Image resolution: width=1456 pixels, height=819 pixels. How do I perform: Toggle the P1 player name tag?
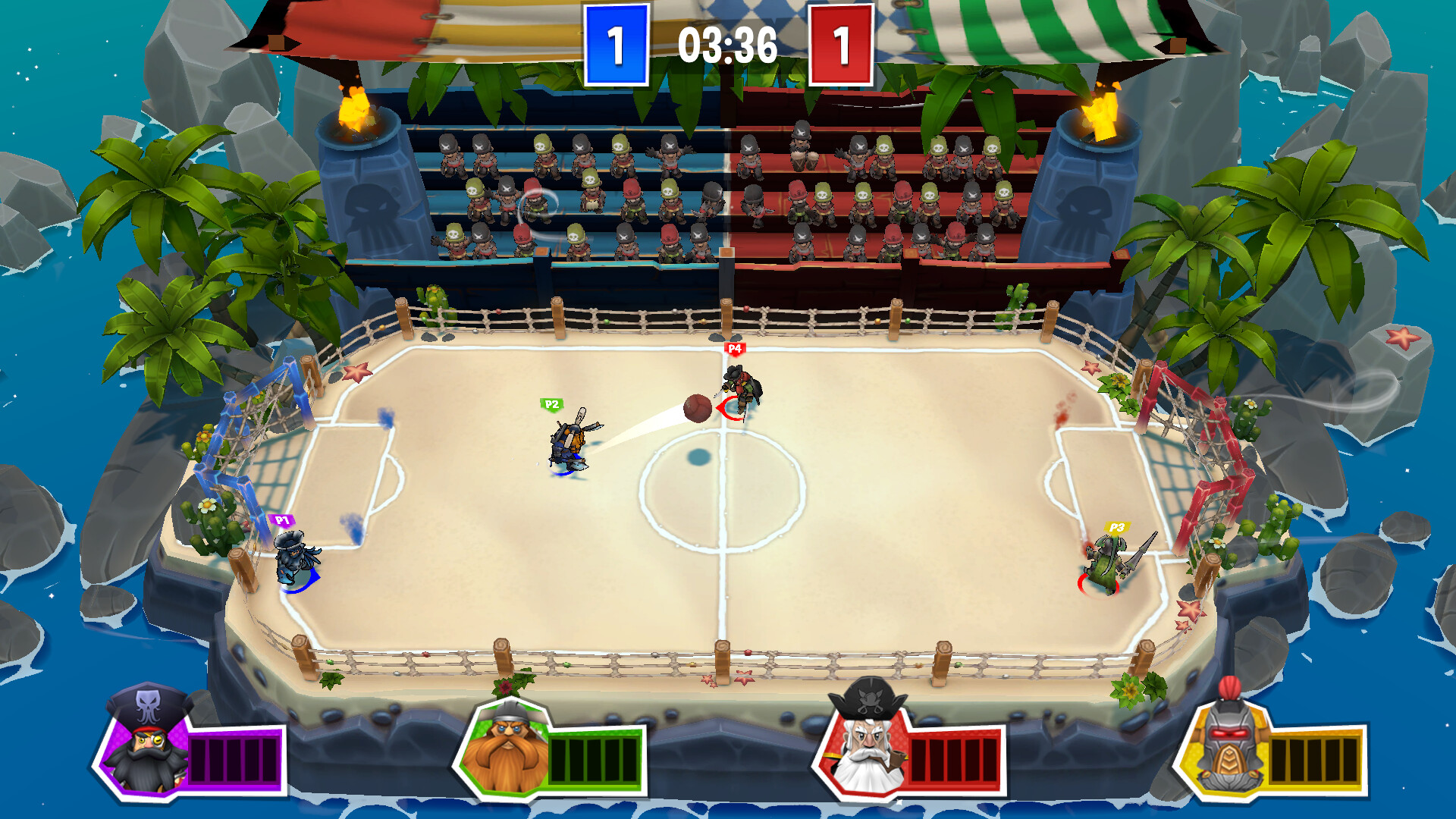(x=281, y=519)
